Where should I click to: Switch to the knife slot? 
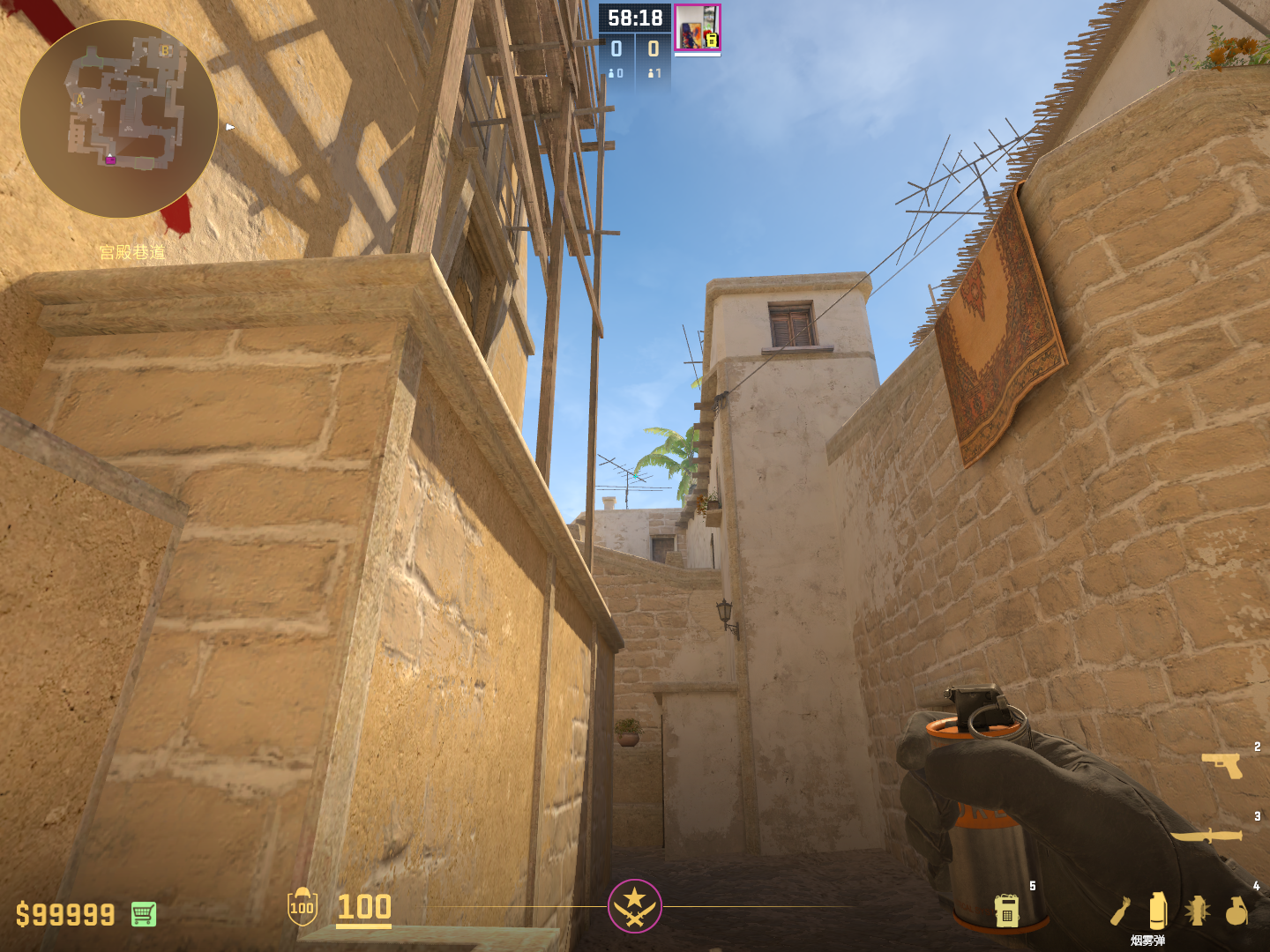tap(1206, 834)
